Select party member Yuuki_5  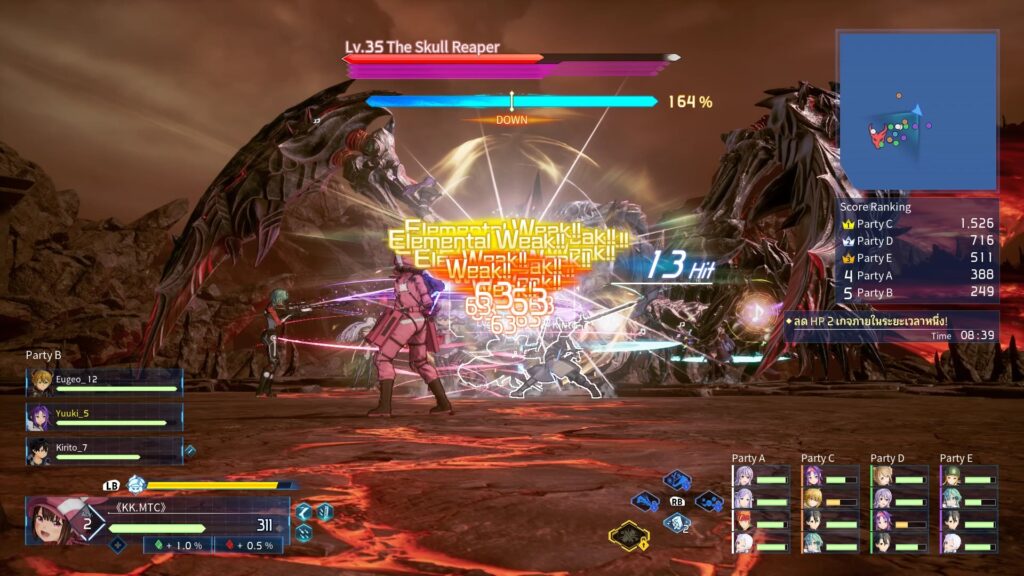(104, 416)
